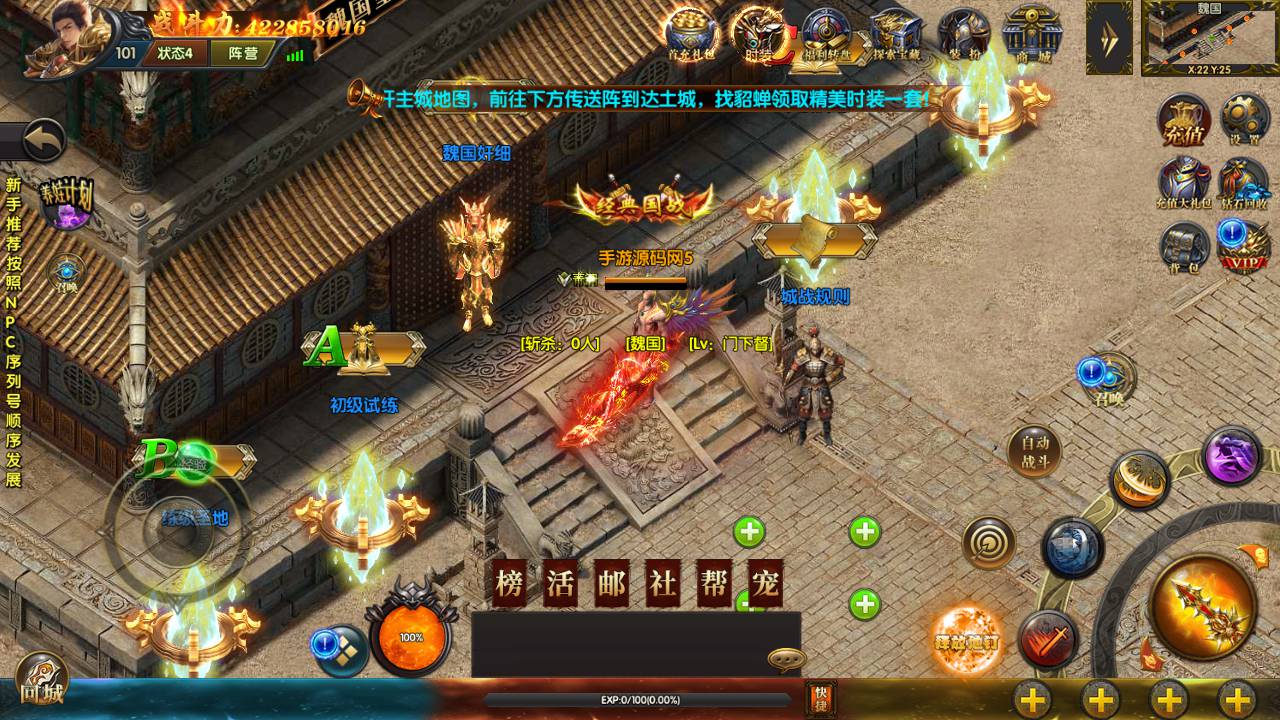
Task: Use the main flaming sword attack
Action: click(x=1202, y=605)
